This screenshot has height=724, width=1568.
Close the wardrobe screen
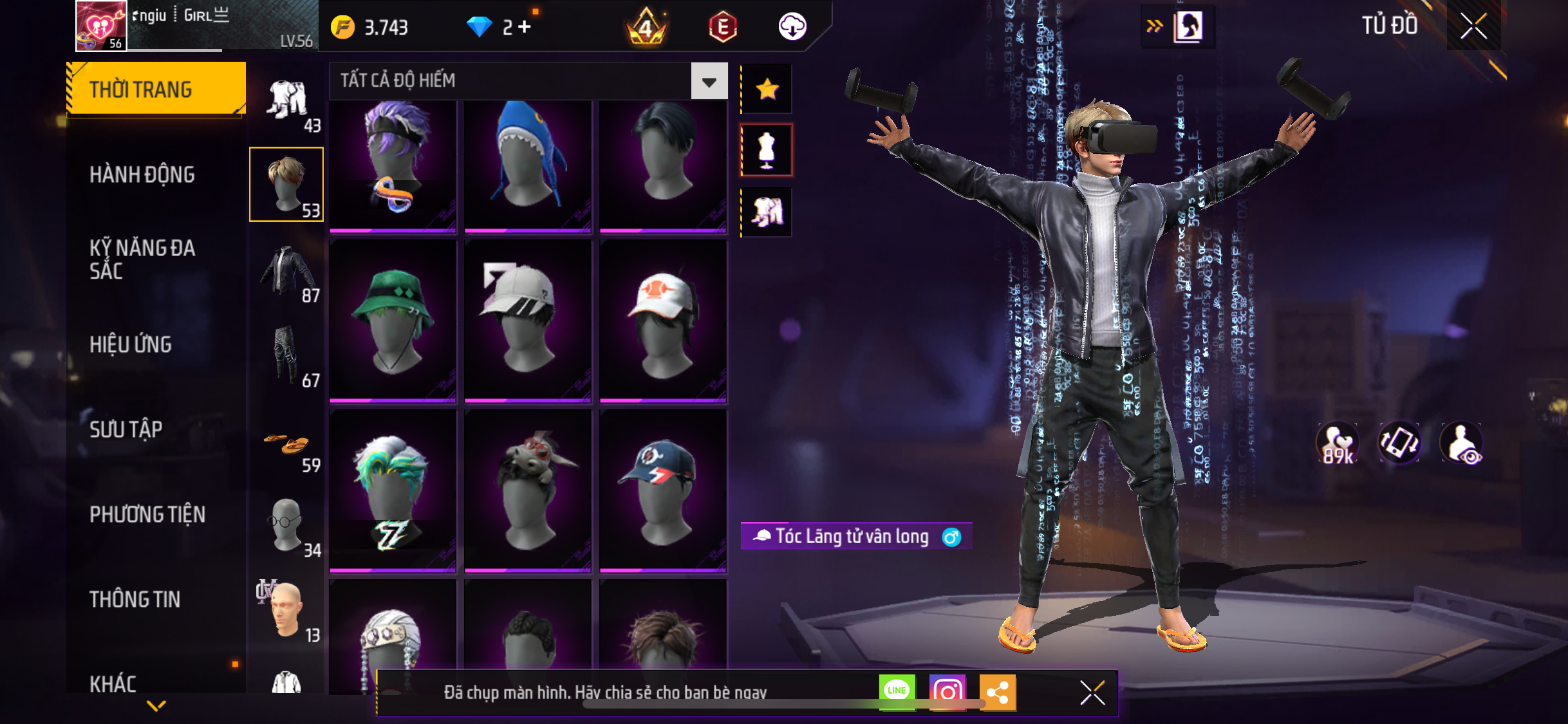tap(1473, 26)
